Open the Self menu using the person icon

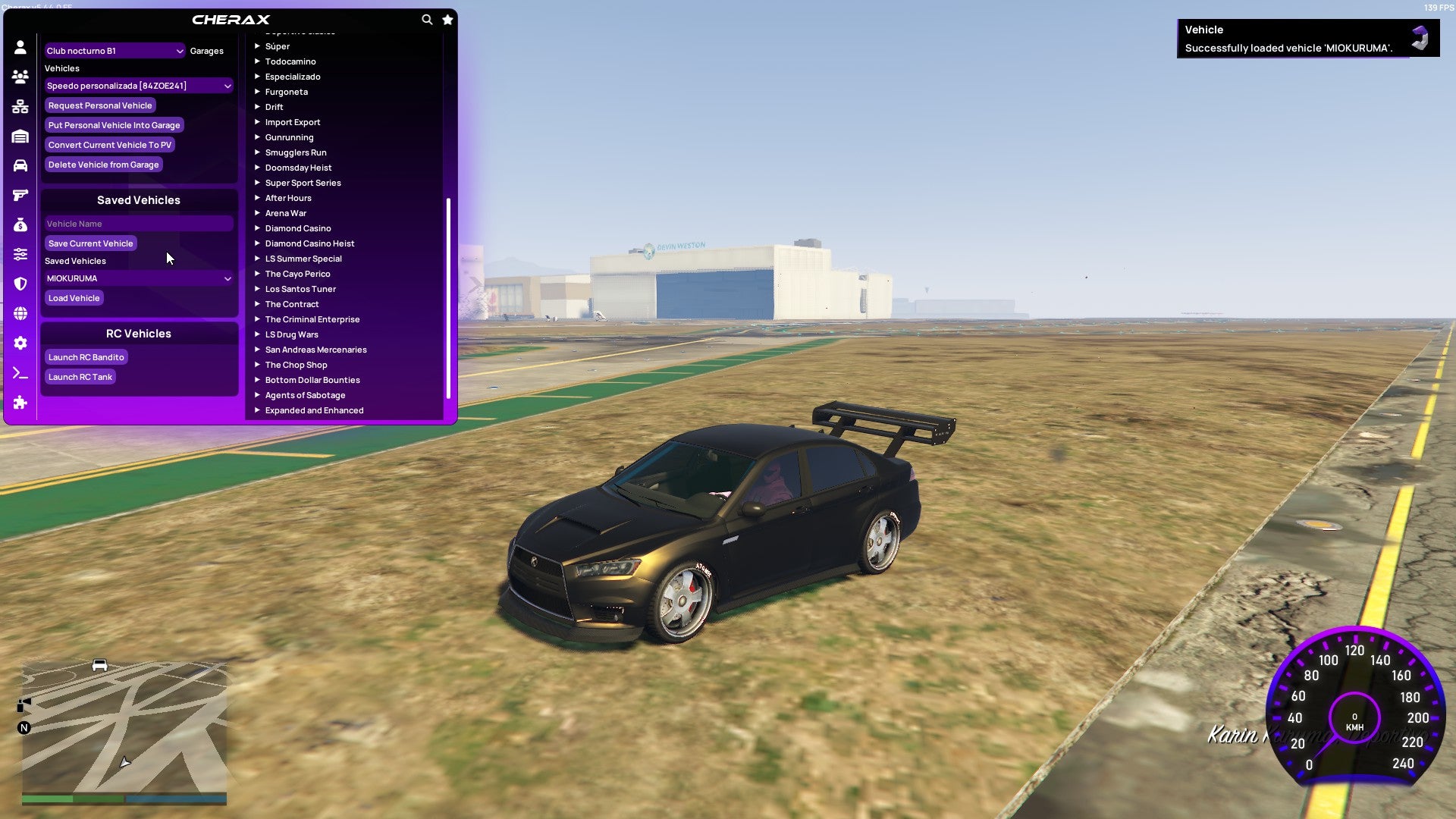tap(20, 47)
